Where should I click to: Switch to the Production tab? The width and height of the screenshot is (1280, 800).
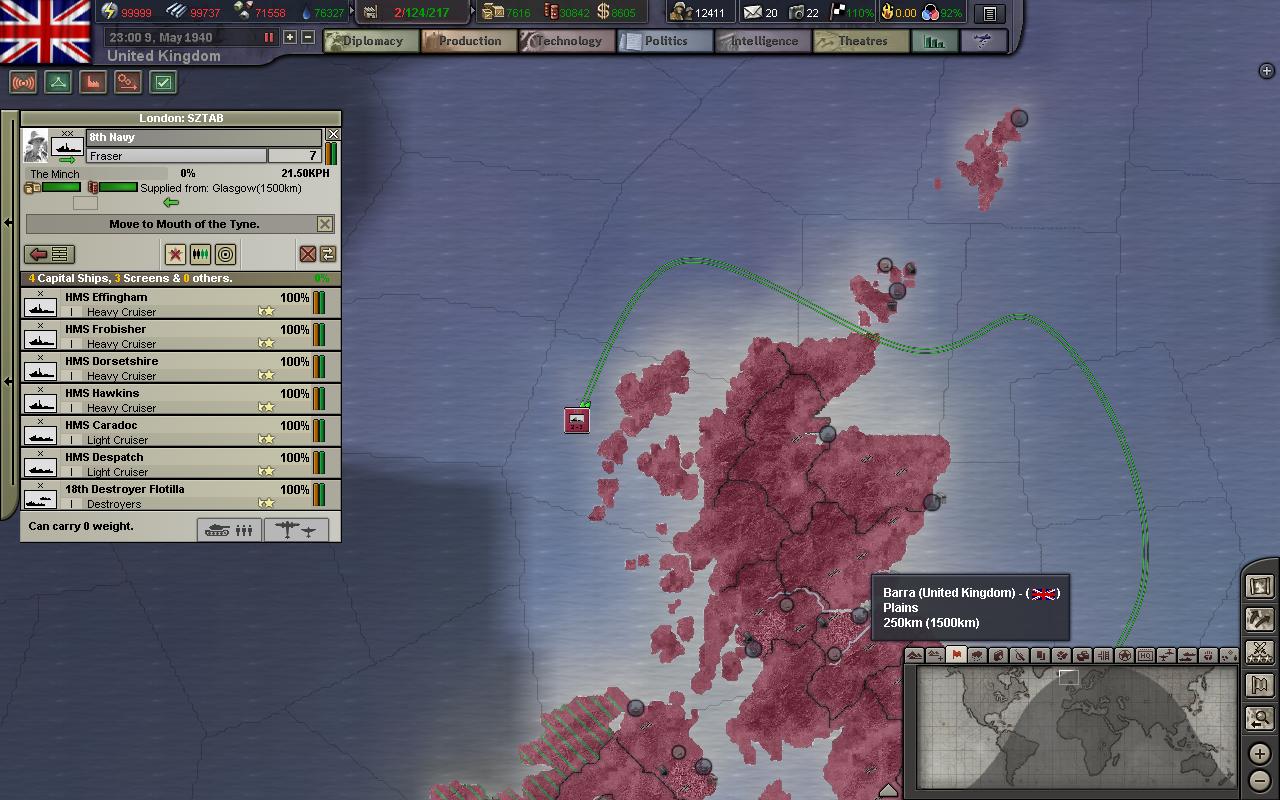(x=468, y=41)
